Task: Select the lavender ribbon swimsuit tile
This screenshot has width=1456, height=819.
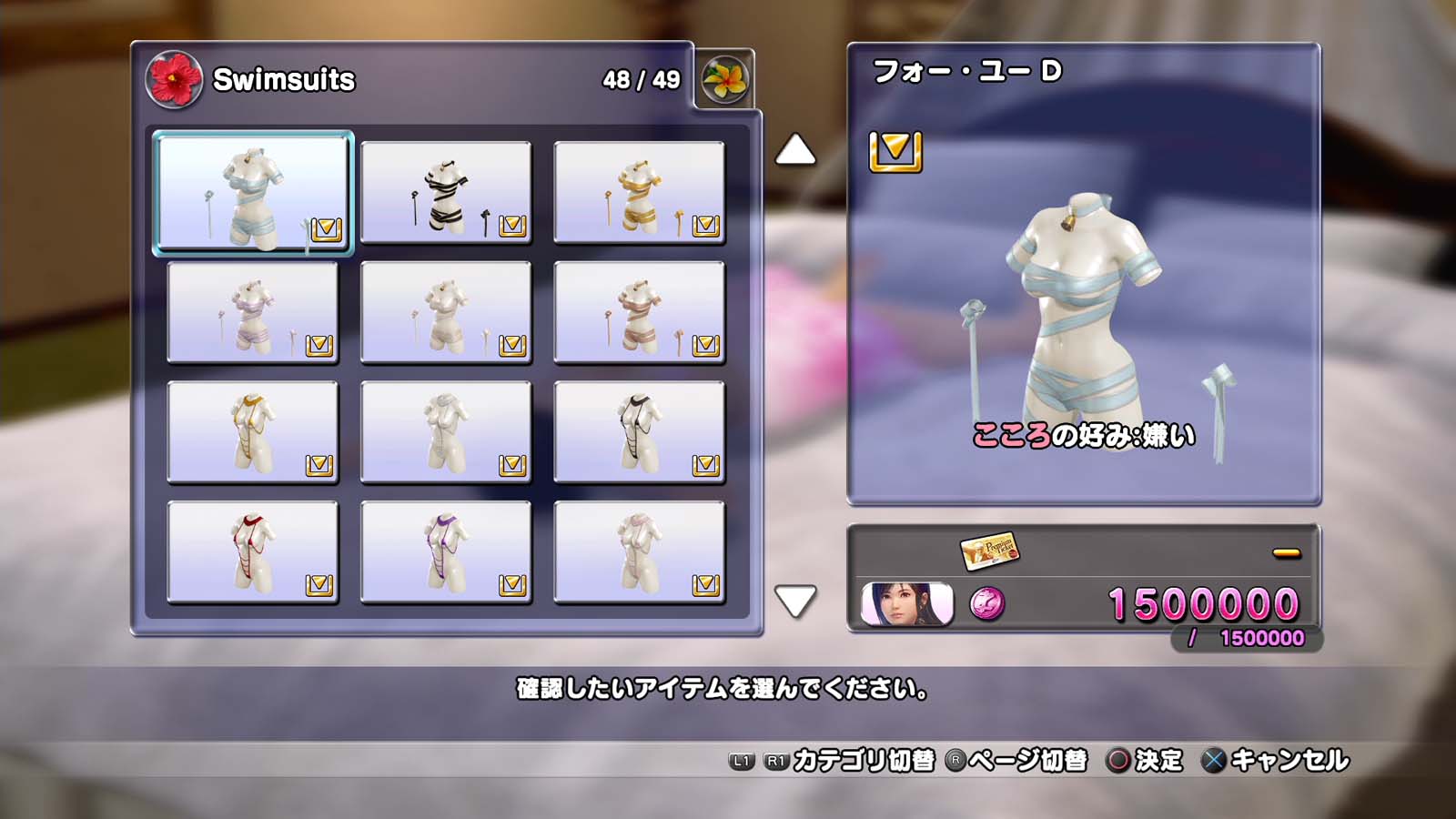Action: (x=253, y=312)
